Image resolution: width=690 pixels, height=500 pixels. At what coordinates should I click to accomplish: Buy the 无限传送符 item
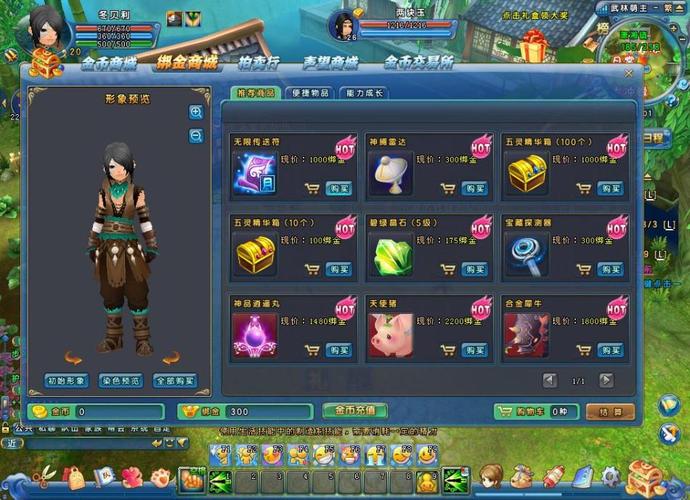[338, 188]
